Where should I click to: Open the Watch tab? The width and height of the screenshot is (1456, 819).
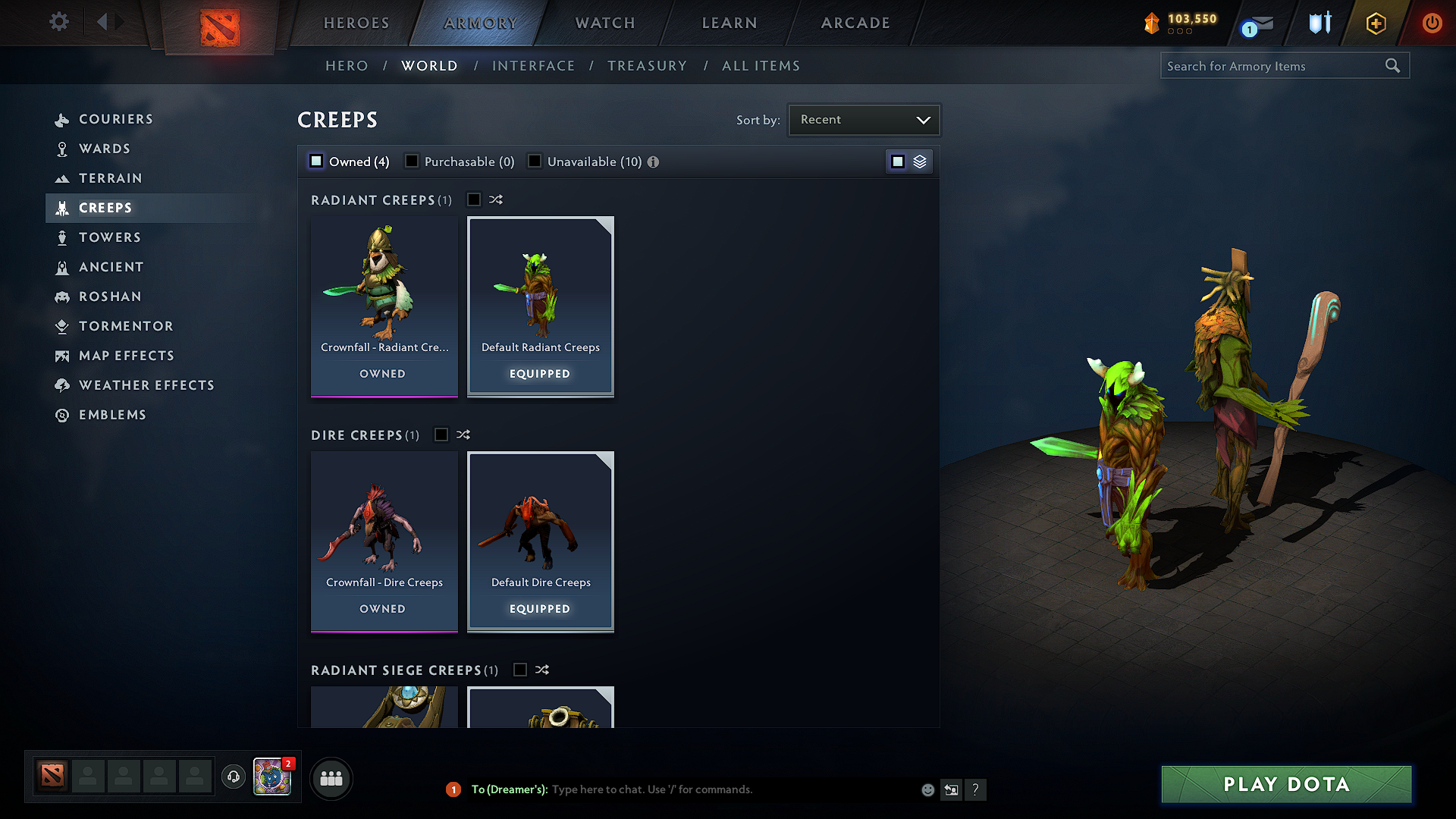[604, 23]
